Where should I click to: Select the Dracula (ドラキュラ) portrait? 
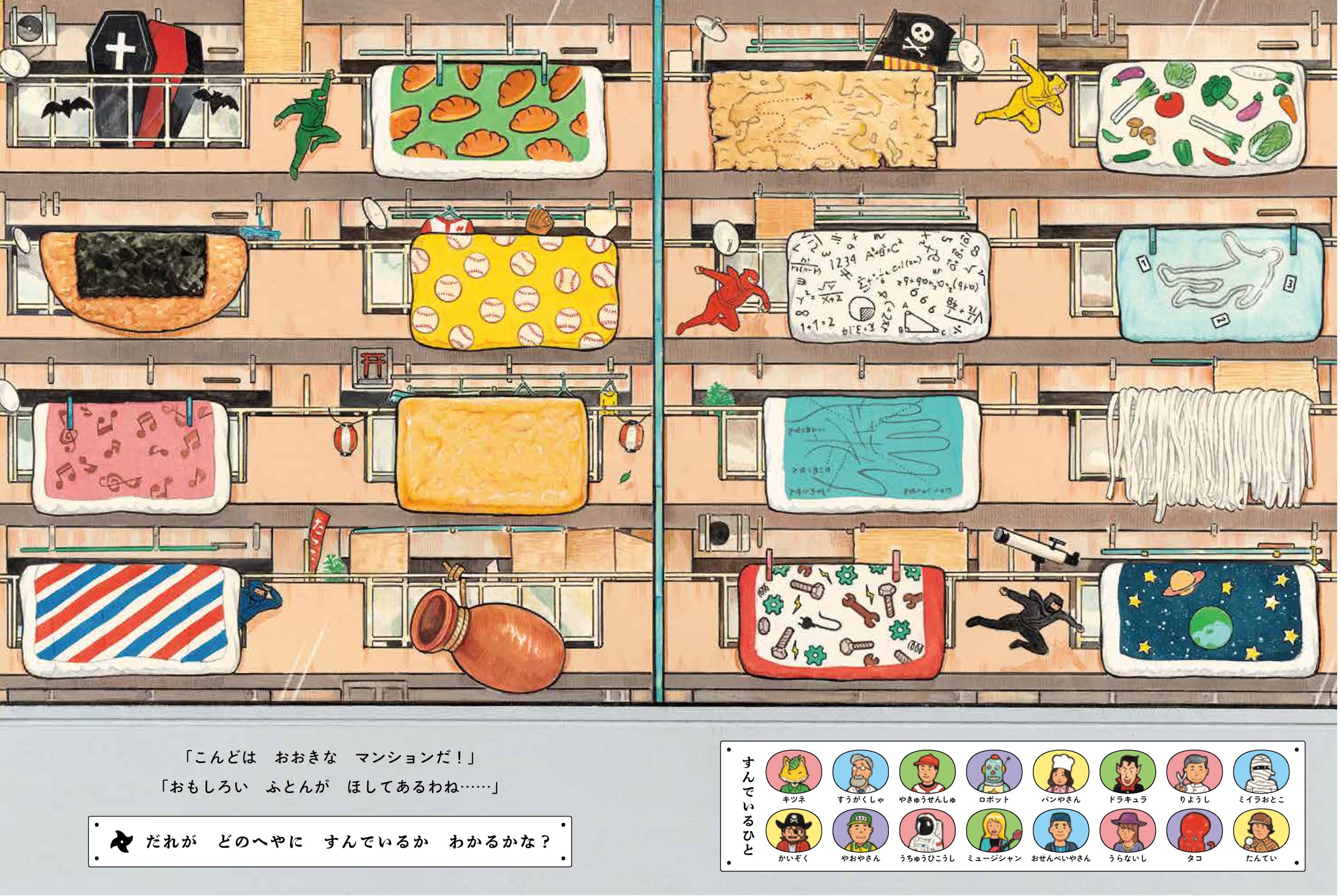click(x=1128, y=771)
